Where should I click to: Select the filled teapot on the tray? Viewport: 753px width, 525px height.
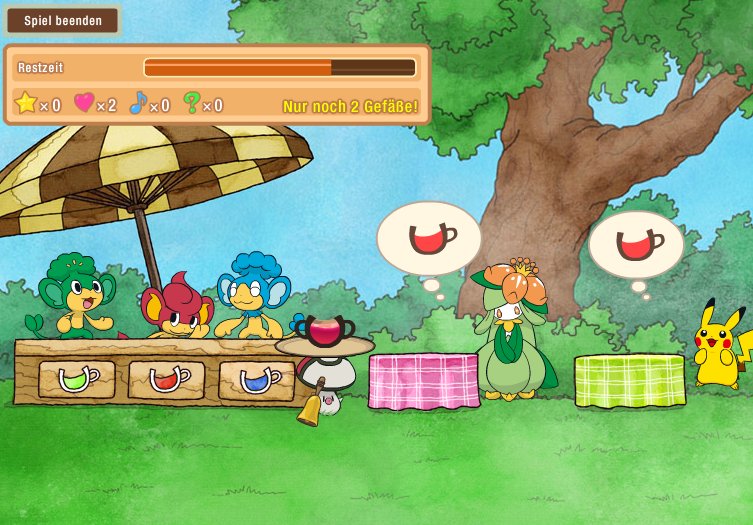[325, 329]
